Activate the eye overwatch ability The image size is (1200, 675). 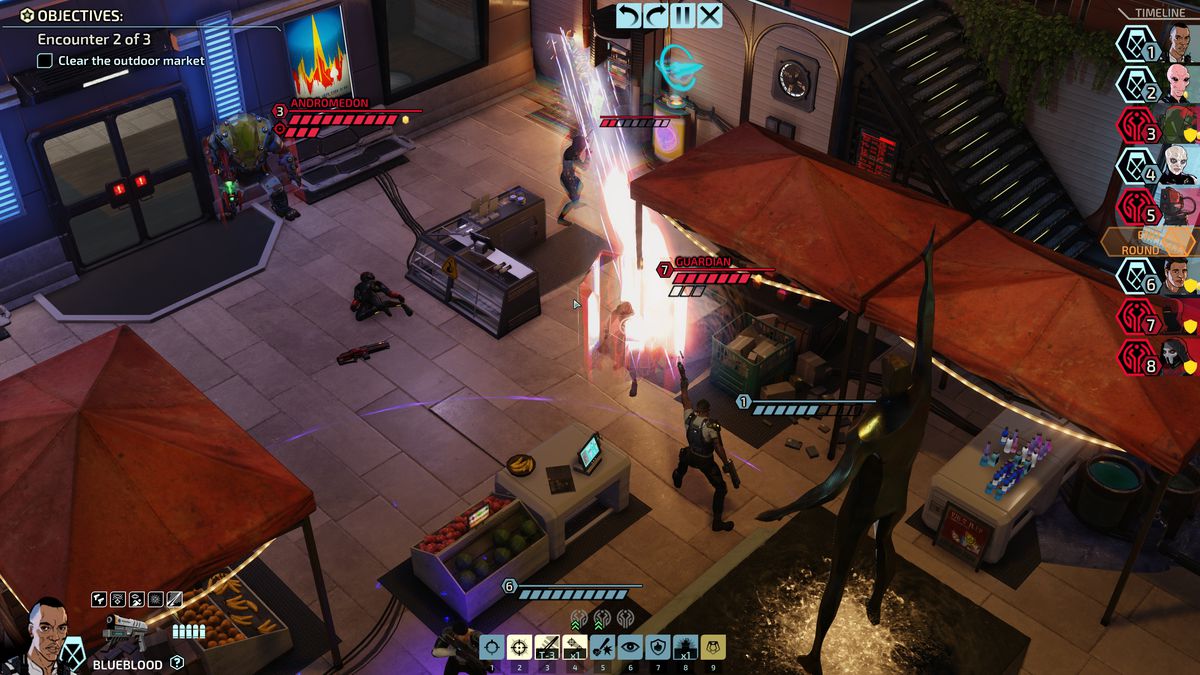[629, 647]
